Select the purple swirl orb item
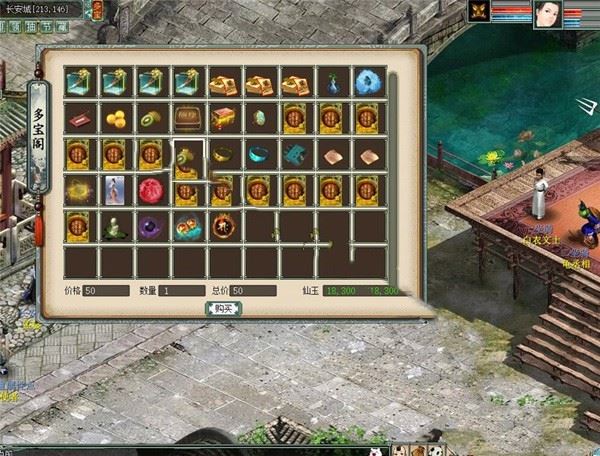600x456 pixels. (150, 227)
